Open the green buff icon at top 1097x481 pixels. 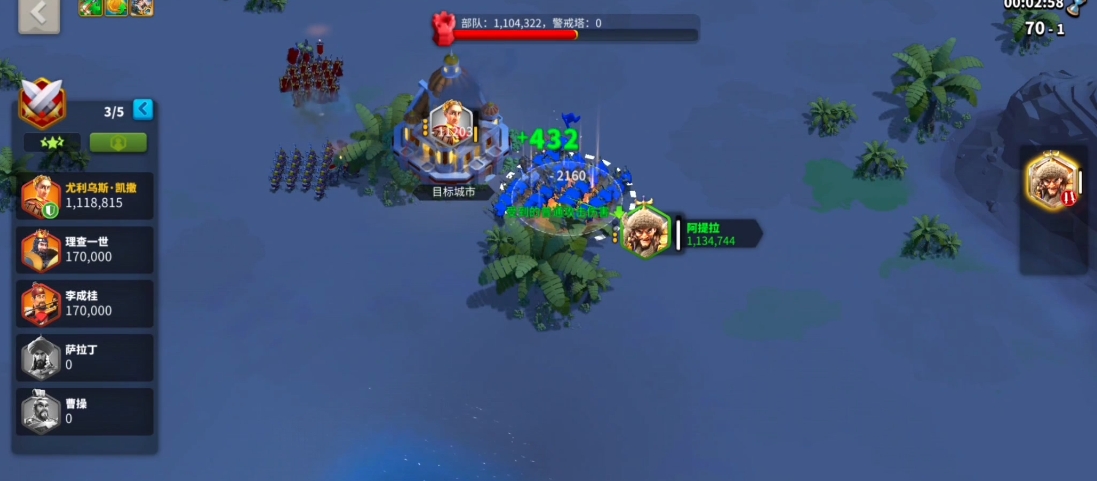(x=92, y=7)
